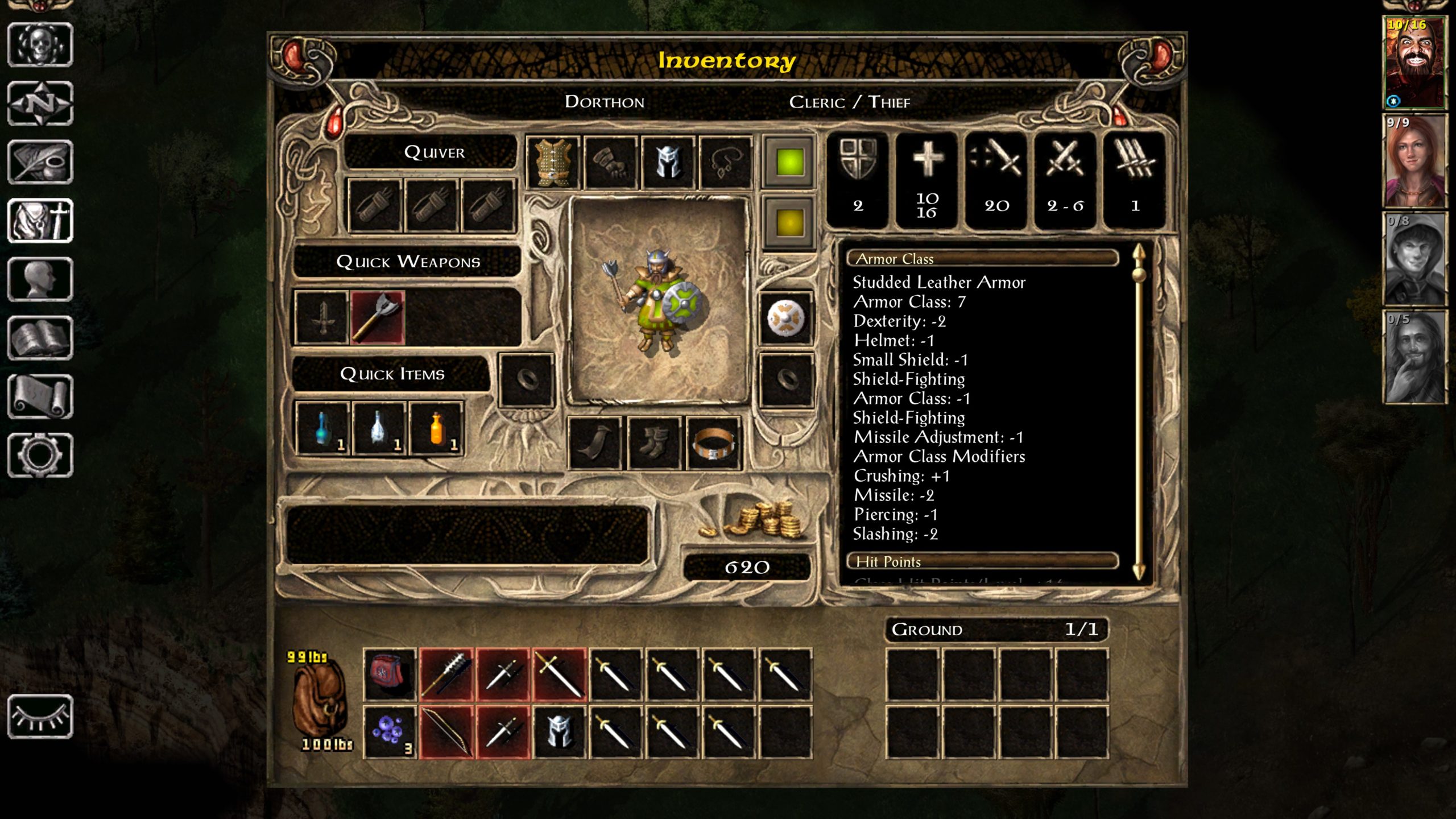Click the bright green major color swatch
1456x819 pixels.
789,162
